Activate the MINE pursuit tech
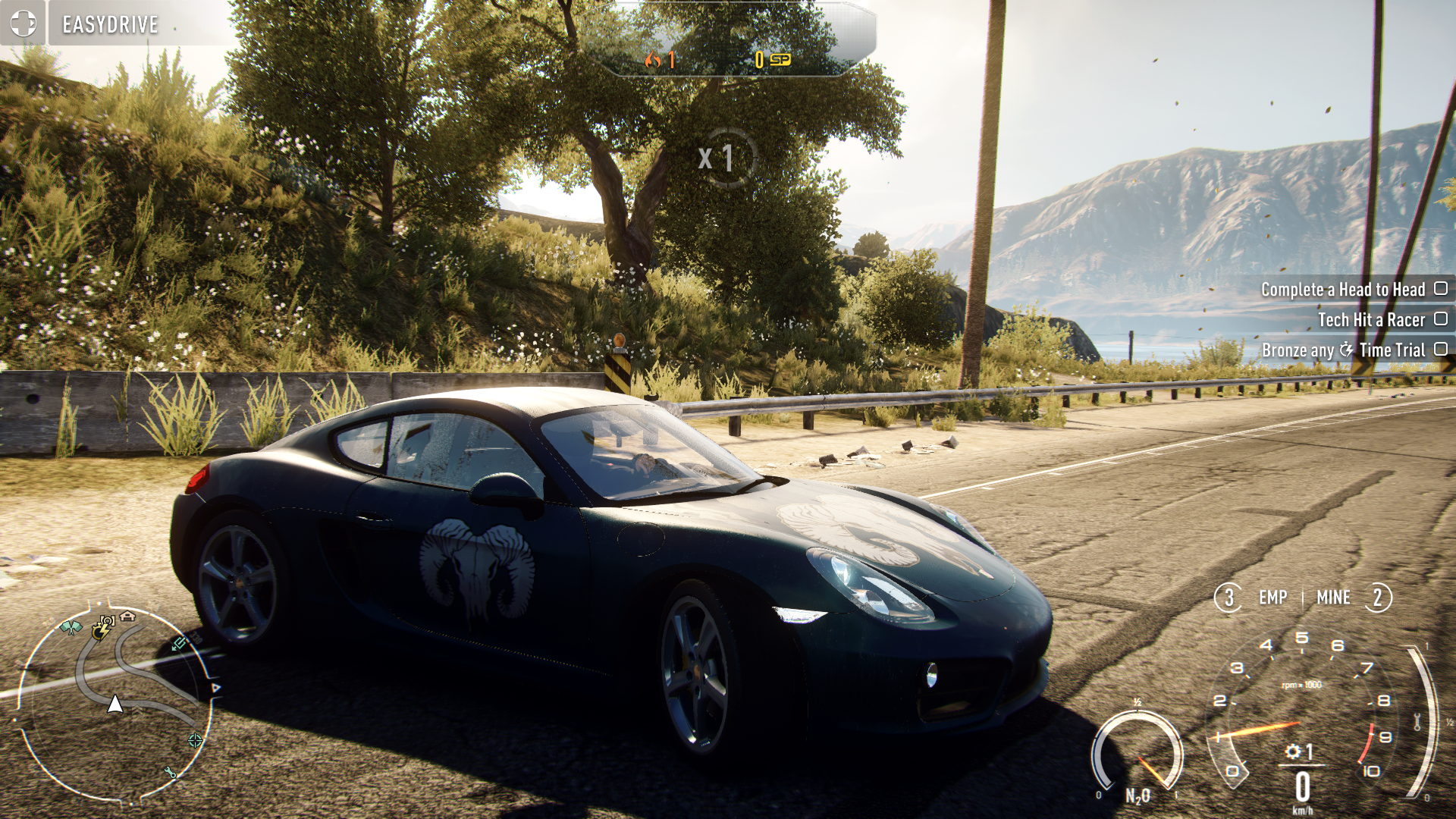Screen dimensions: 1456x819 1333,598
